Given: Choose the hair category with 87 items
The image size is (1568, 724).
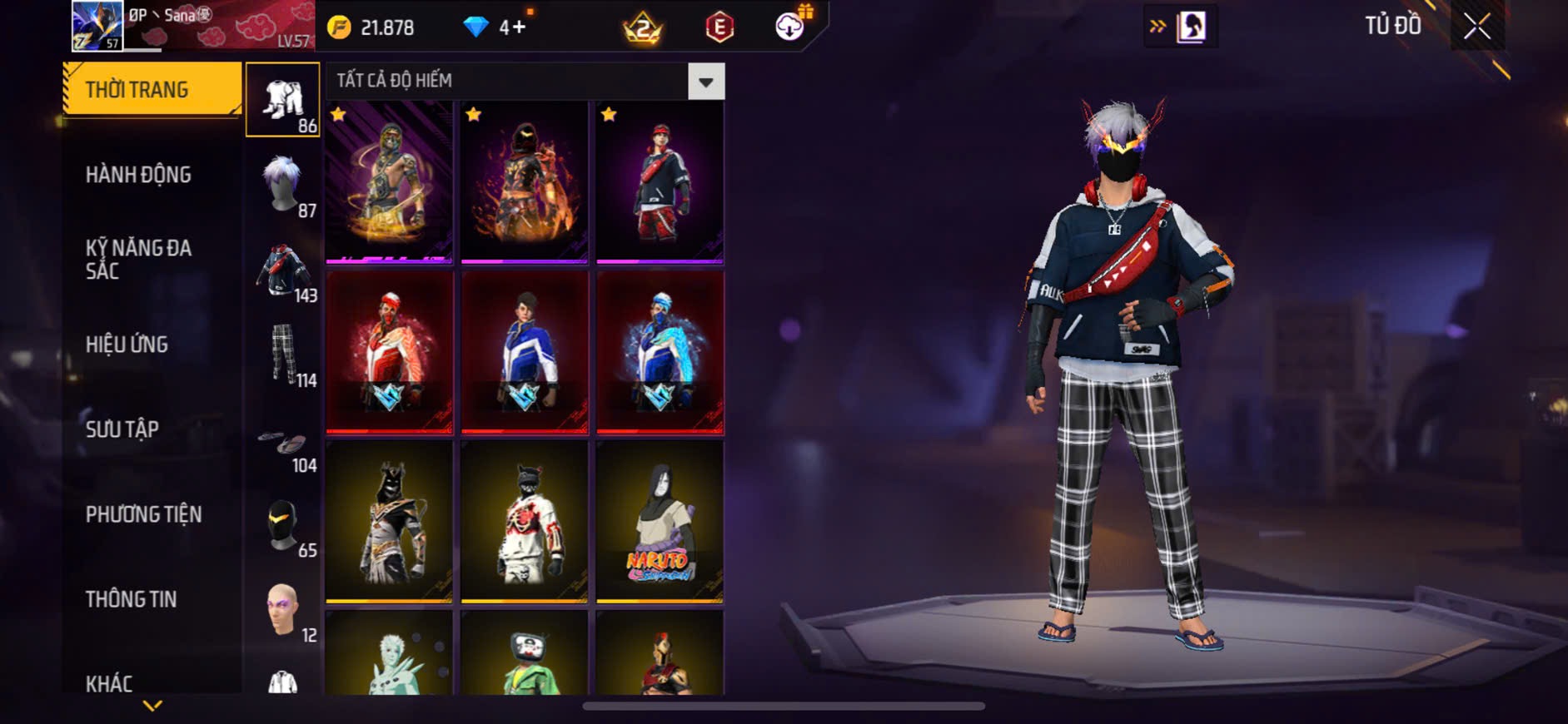Looking at the screenshot, I should click(x=283, y=185).
